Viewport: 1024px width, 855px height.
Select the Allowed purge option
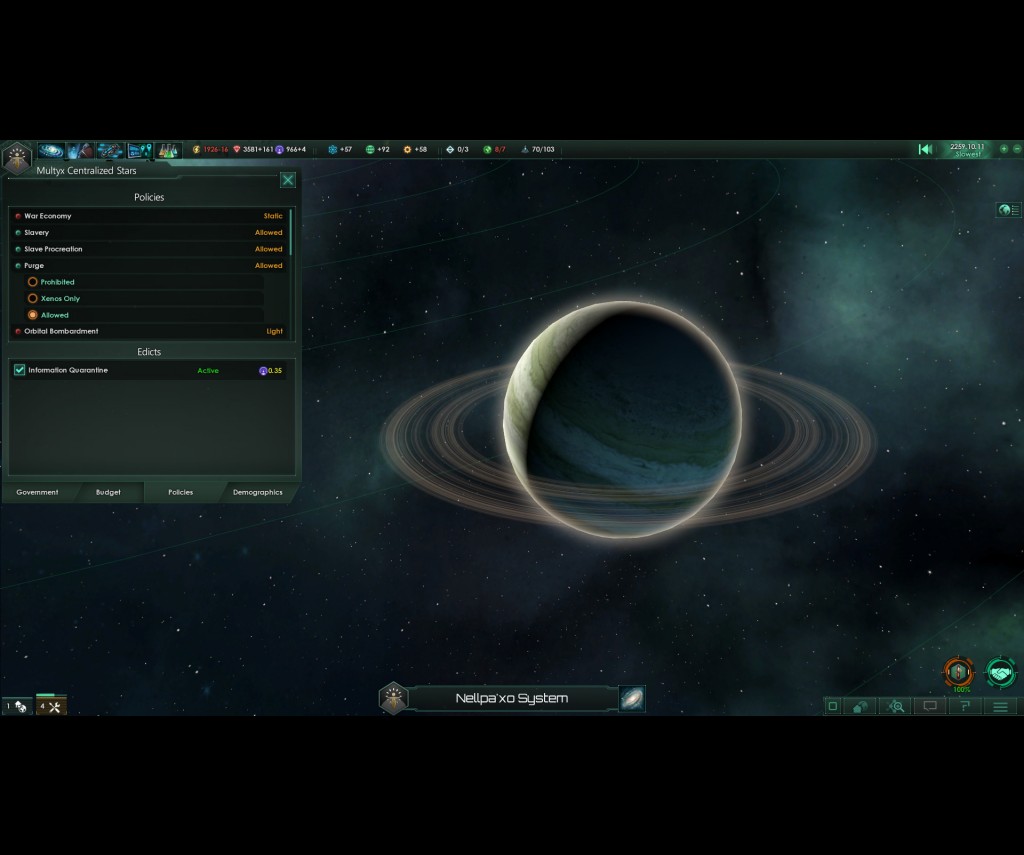[x=33, y=315]
